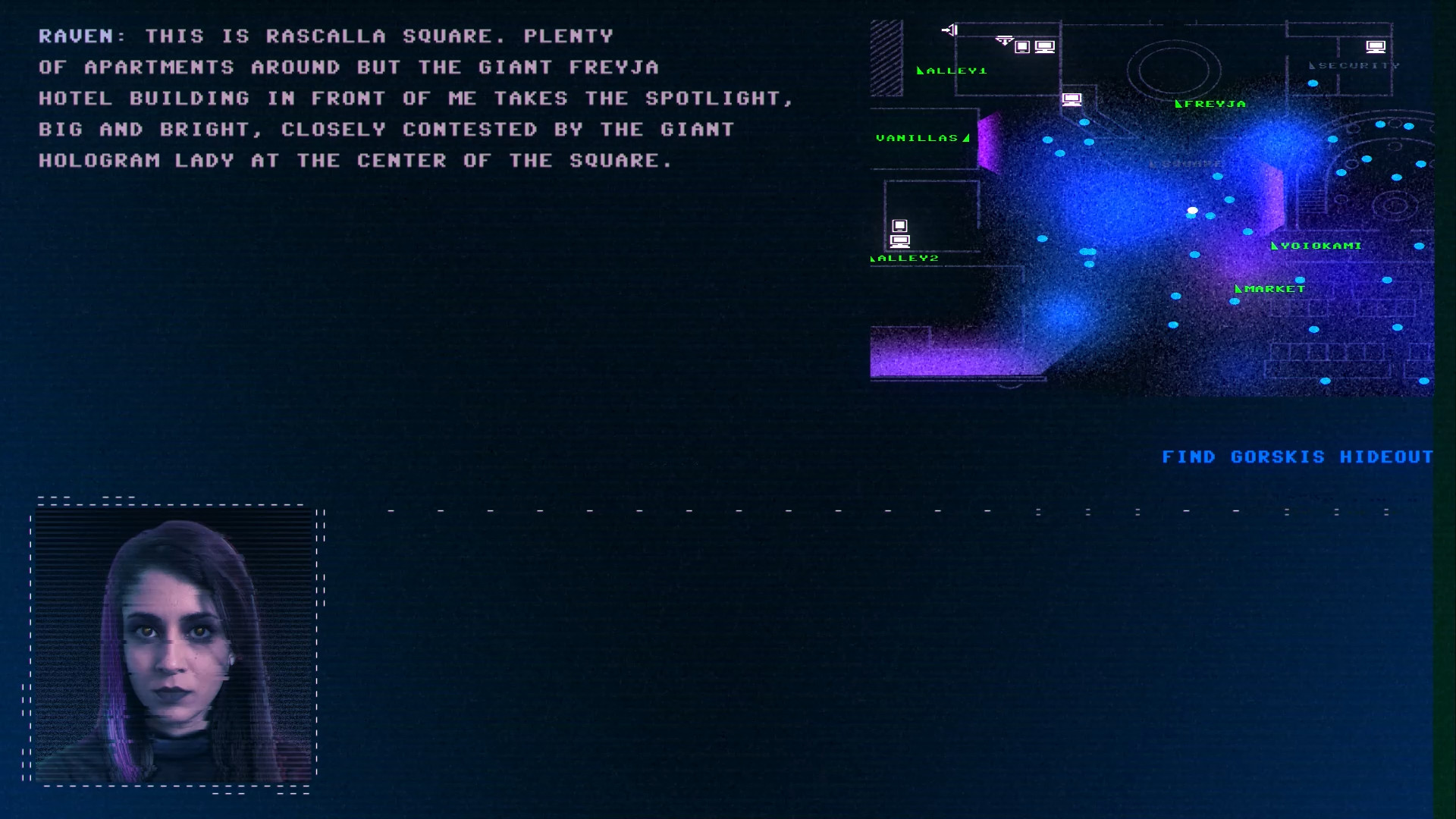Screen dimensions: 1456x819
Task: Click the YOIOKAMI location label
Action: [1320, 246]
